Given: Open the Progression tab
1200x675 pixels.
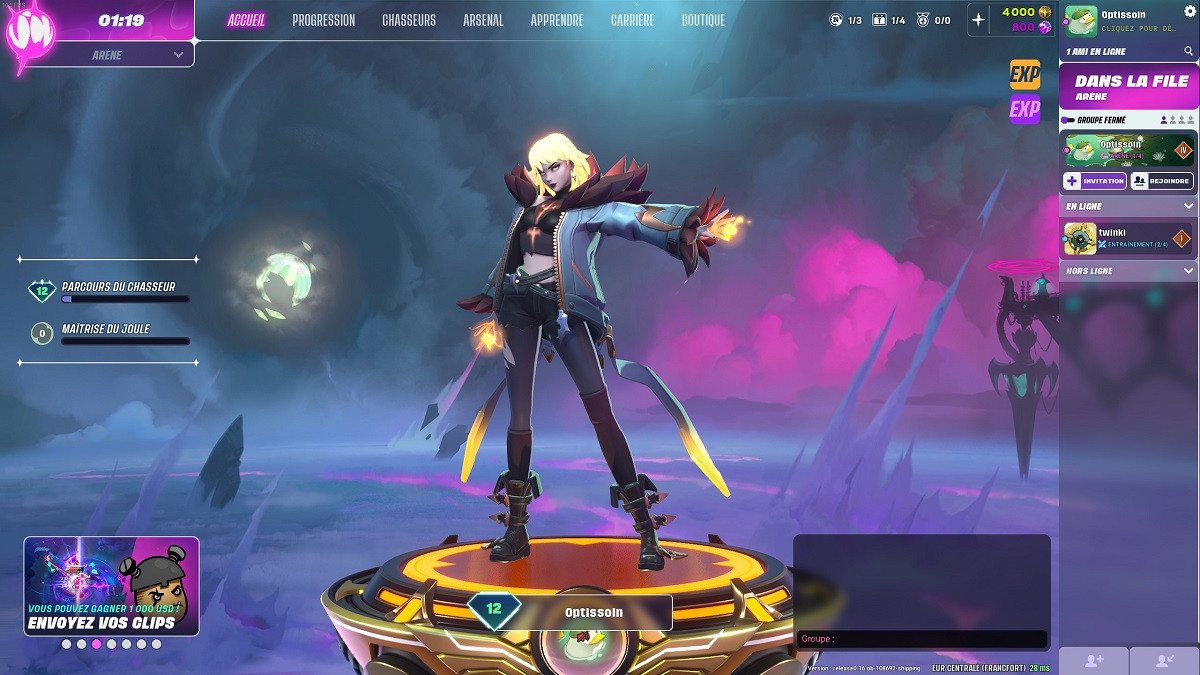Looking at the screenshot, I should tap(323, 20).
